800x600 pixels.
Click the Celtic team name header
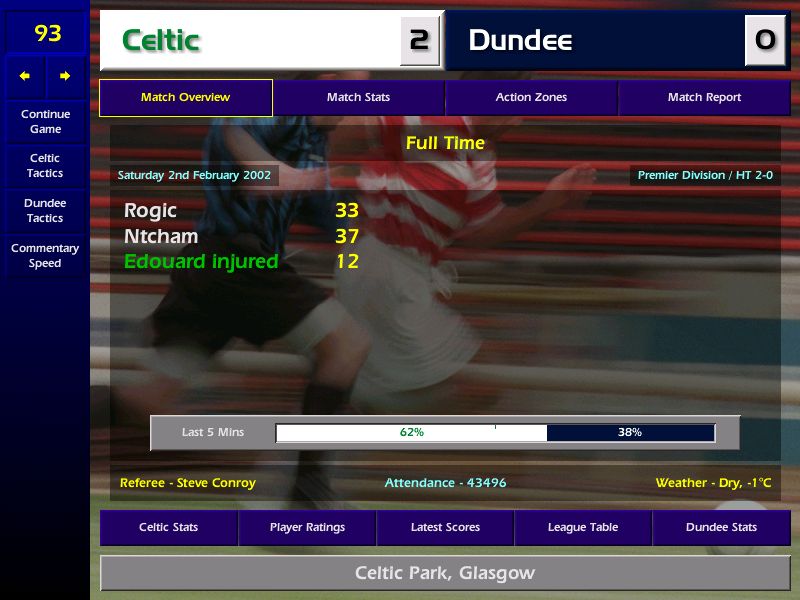point(250,40)
